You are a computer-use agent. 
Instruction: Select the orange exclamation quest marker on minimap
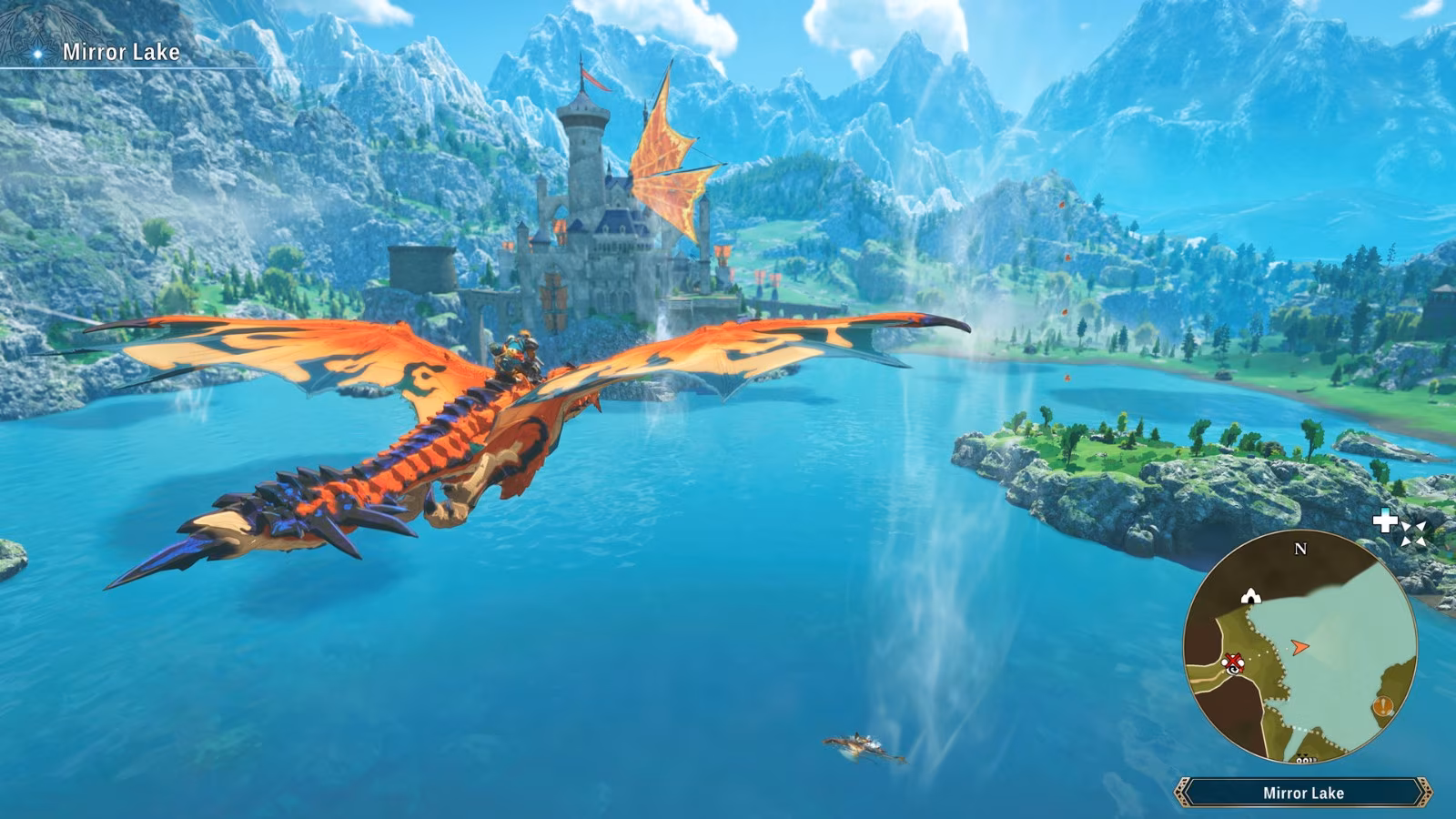point(1383,706)
